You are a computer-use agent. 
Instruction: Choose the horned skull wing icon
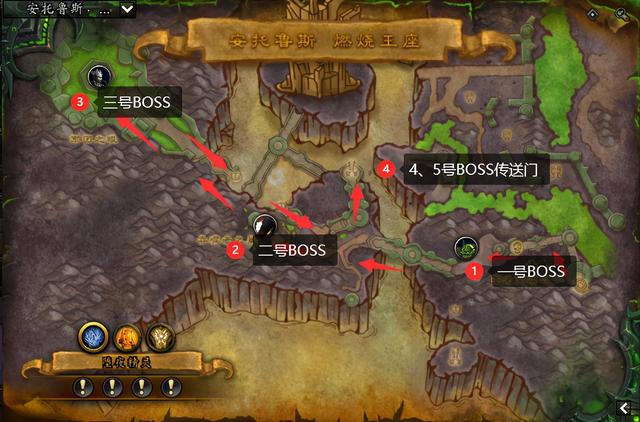click(x=158, y=338)
